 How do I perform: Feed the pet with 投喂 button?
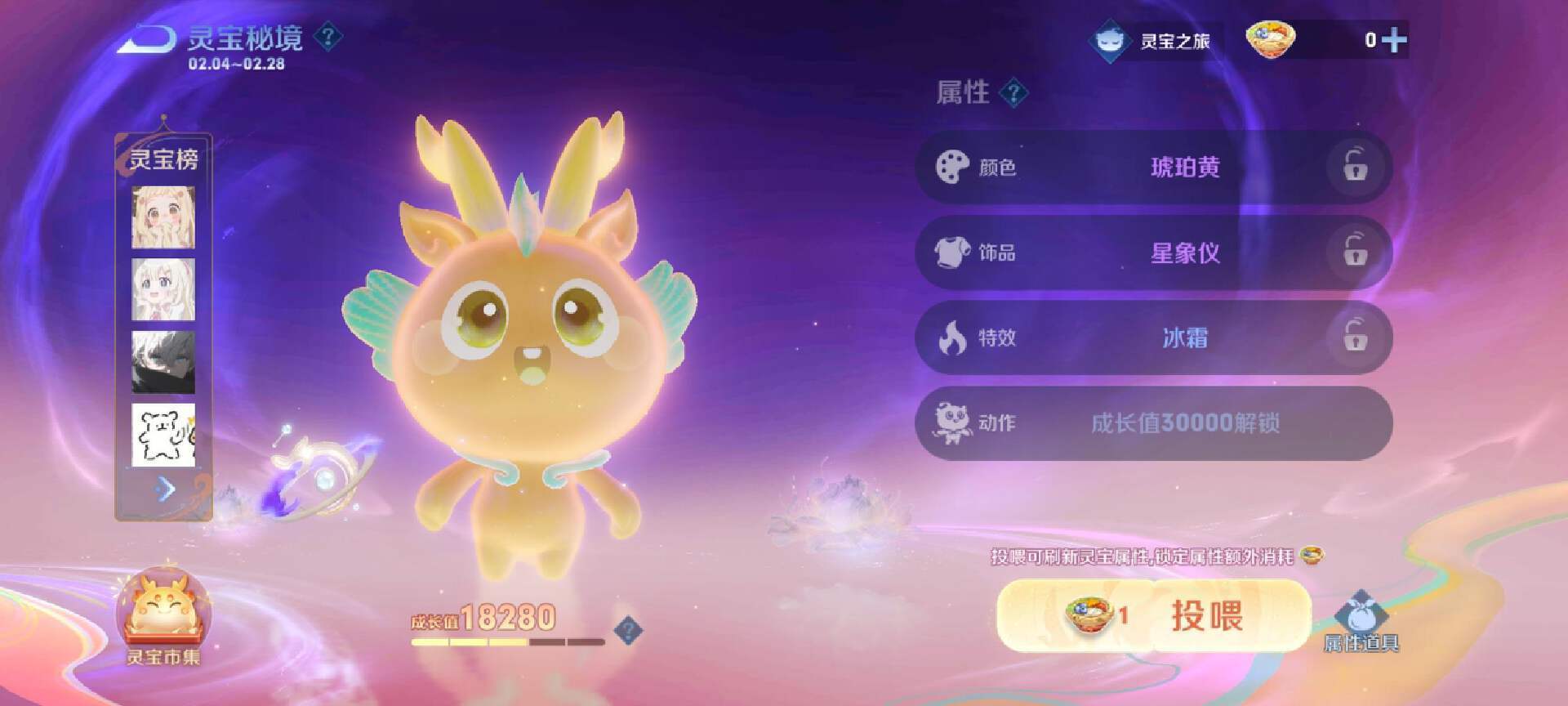[1153, 616]
